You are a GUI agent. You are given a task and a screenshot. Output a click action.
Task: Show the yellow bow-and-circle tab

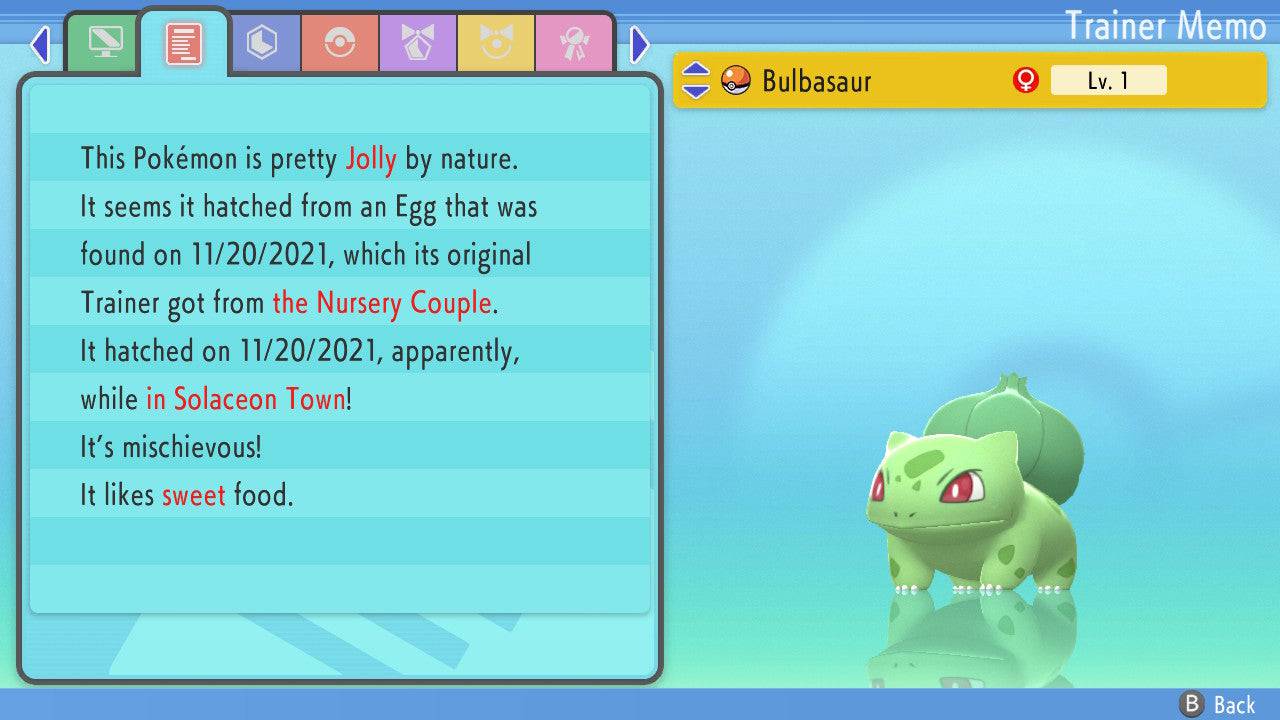(496, 43)
